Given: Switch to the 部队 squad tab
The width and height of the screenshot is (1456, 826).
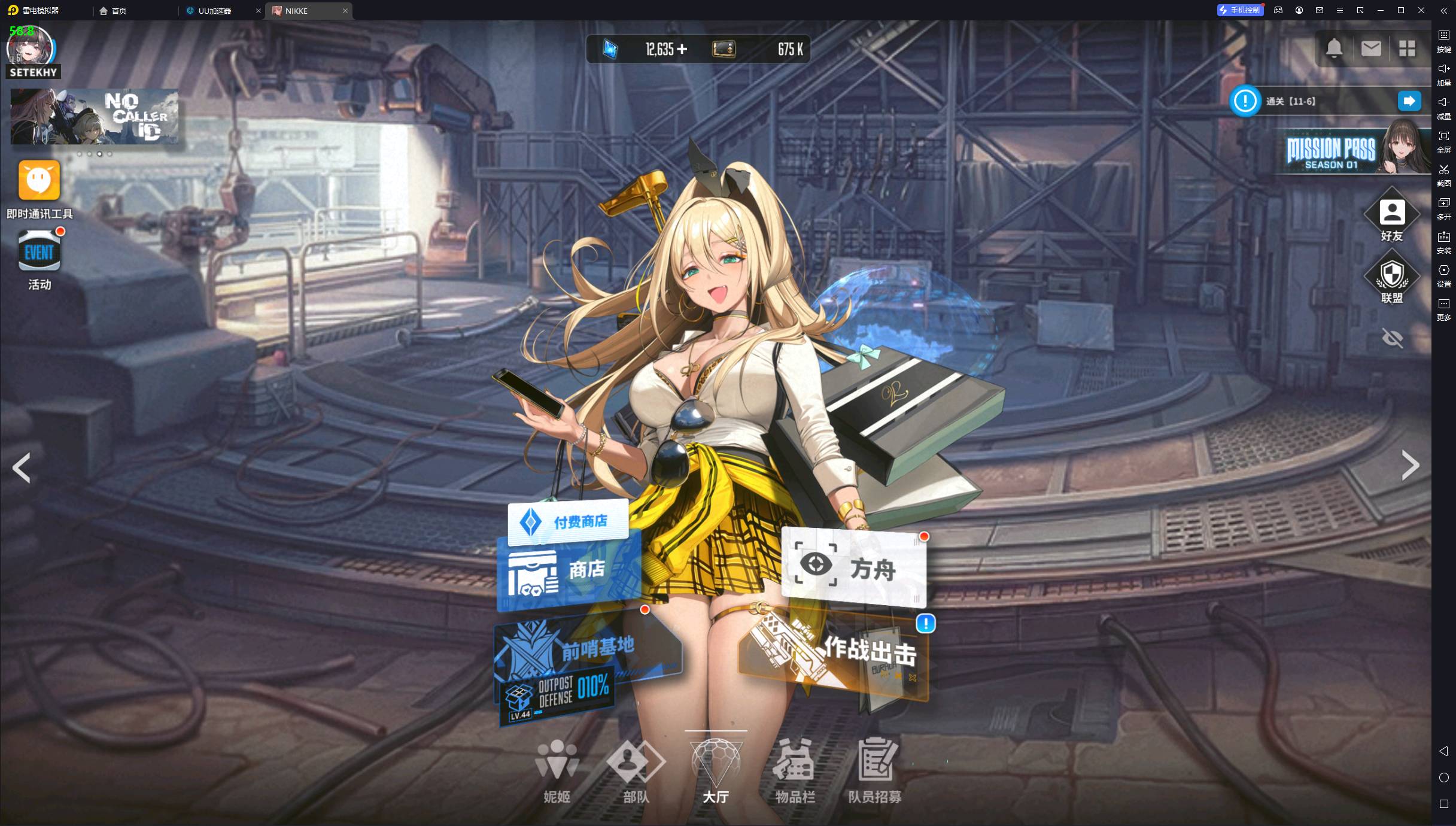Looking at the screenshot, I should click(x=636, y=770).
